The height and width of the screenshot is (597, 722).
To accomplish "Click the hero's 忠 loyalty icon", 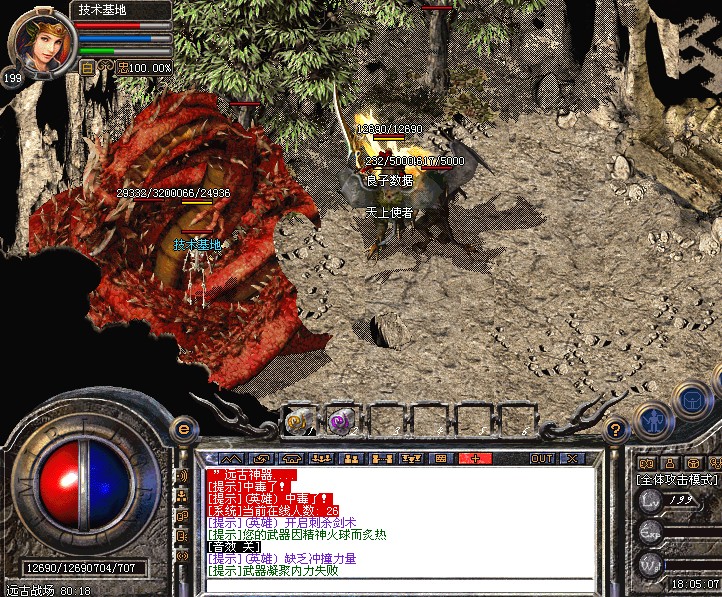I will [x=123, y=67].
